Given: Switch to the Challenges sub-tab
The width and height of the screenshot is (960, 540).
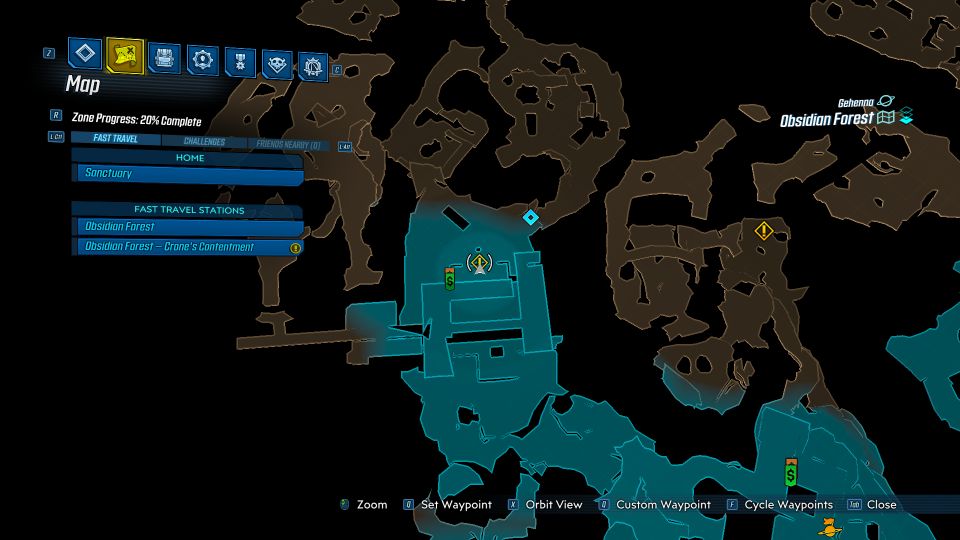Looking at the screenshot, I should pos(204,142).
